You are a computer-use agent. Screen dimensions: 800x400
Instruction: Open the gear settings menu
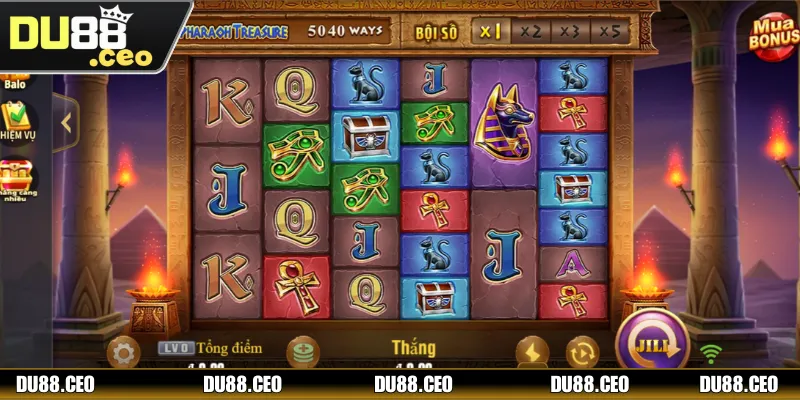pos(124,352)
